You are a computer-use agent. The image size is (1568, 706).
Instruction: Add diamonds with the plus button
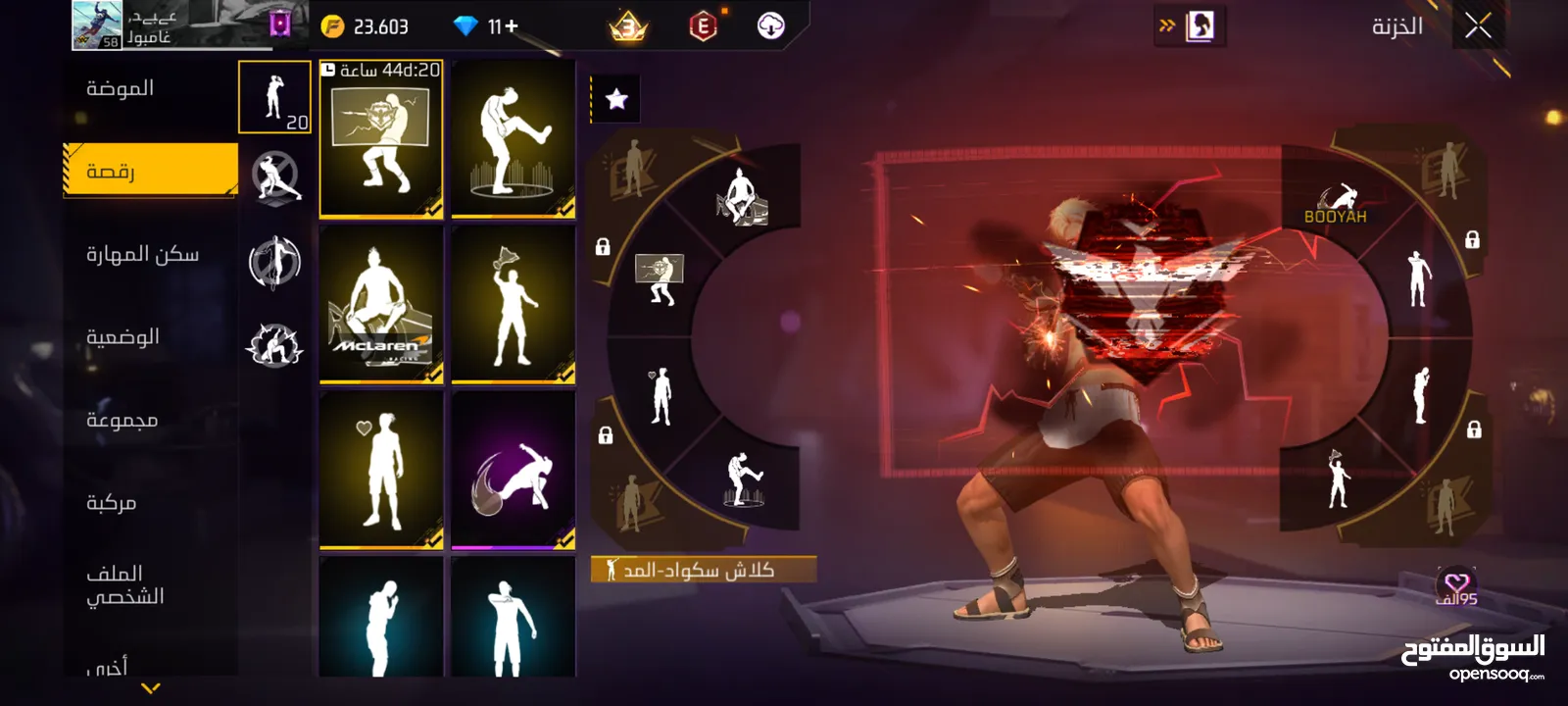point(511,26)
